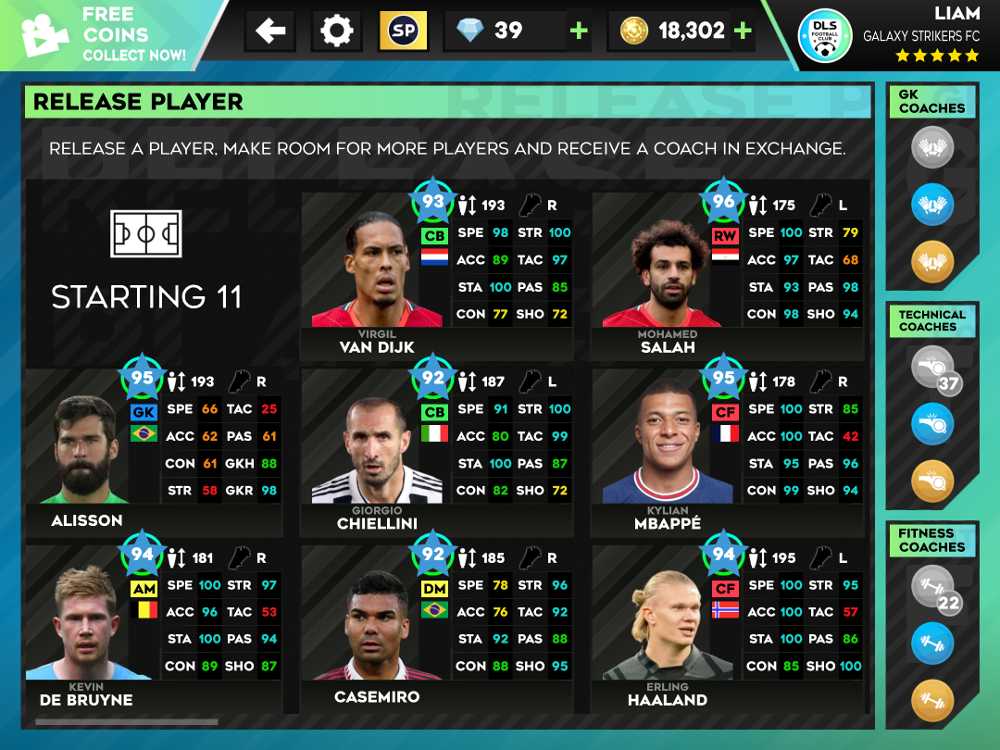
Task: Add more diamonds with the plus
Action: click(x=578, y=31)
